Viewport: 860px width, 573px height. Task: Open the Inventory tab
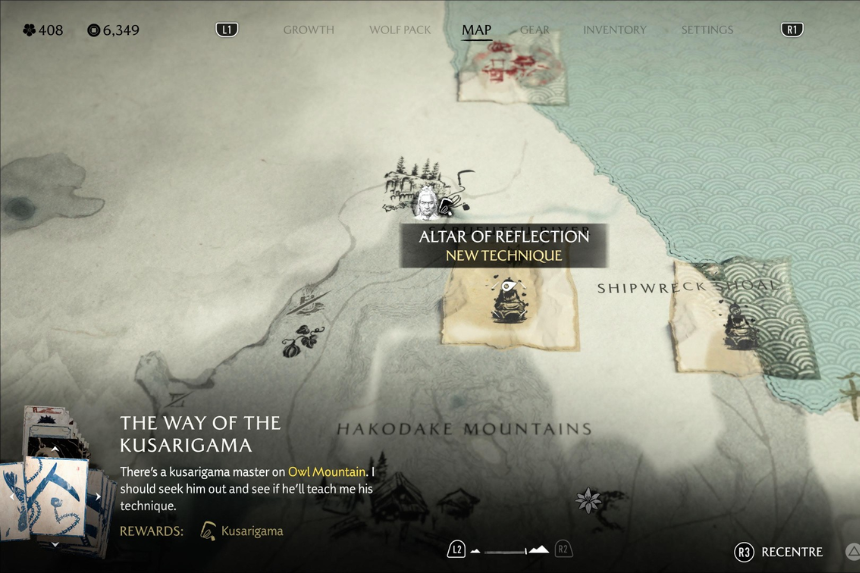[x=615, y=30]
